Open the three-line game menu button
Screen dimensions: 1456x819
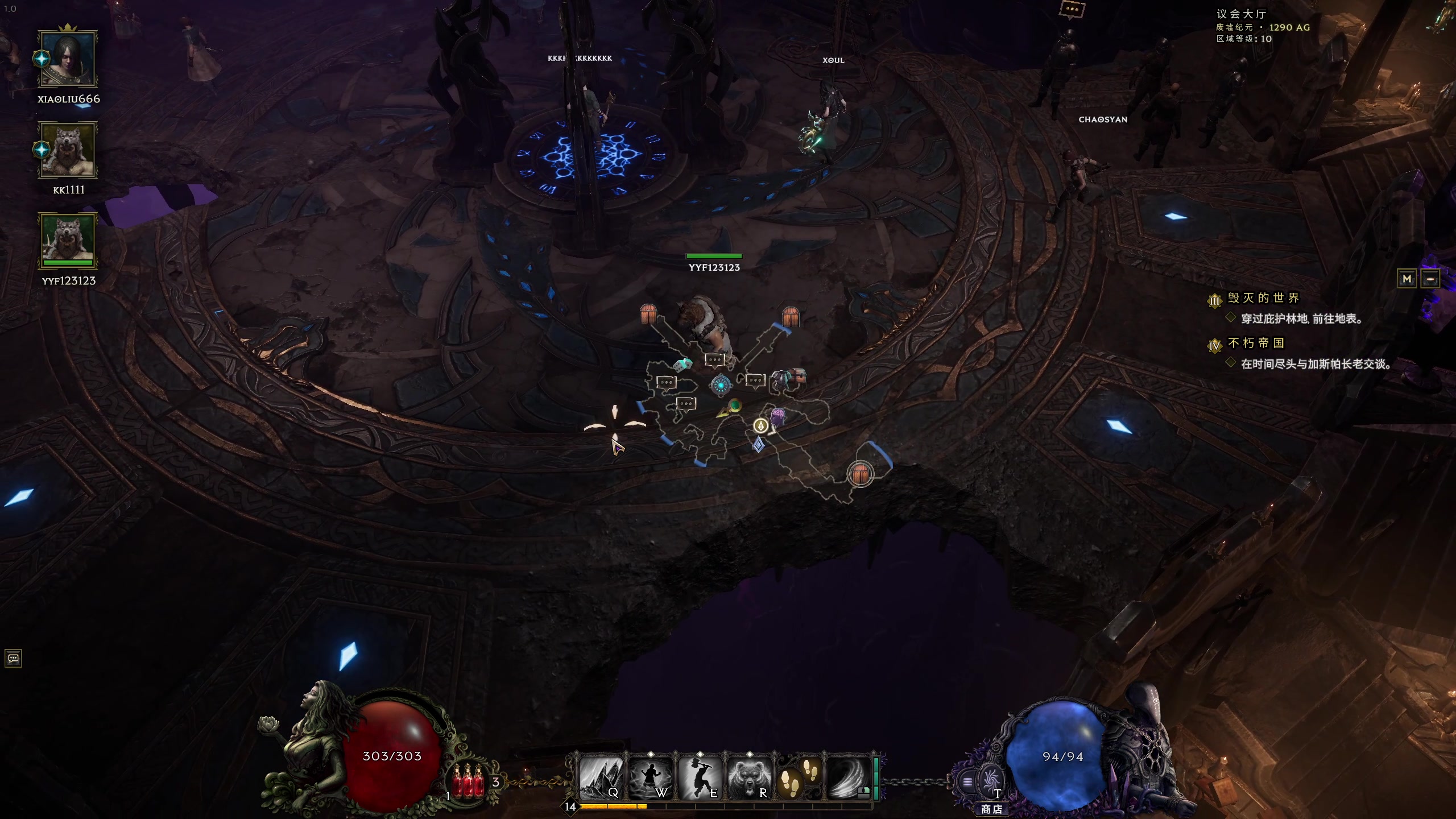point(967,782)
